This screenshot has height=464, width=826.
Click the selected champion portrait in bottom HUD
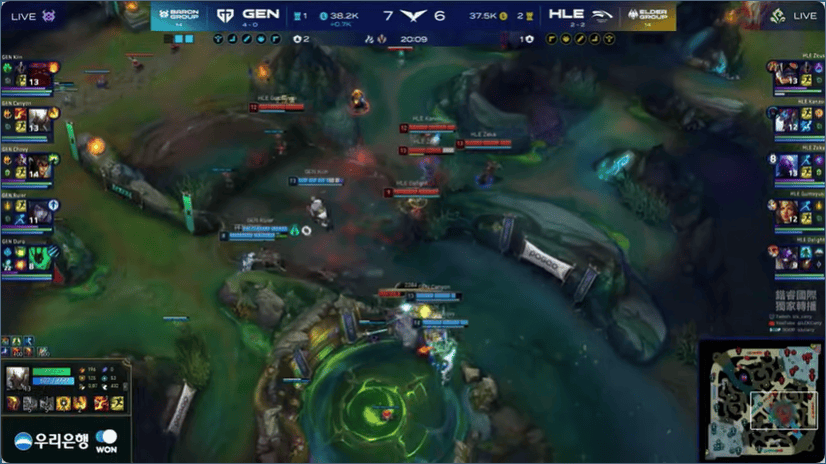tap(17, 379)
